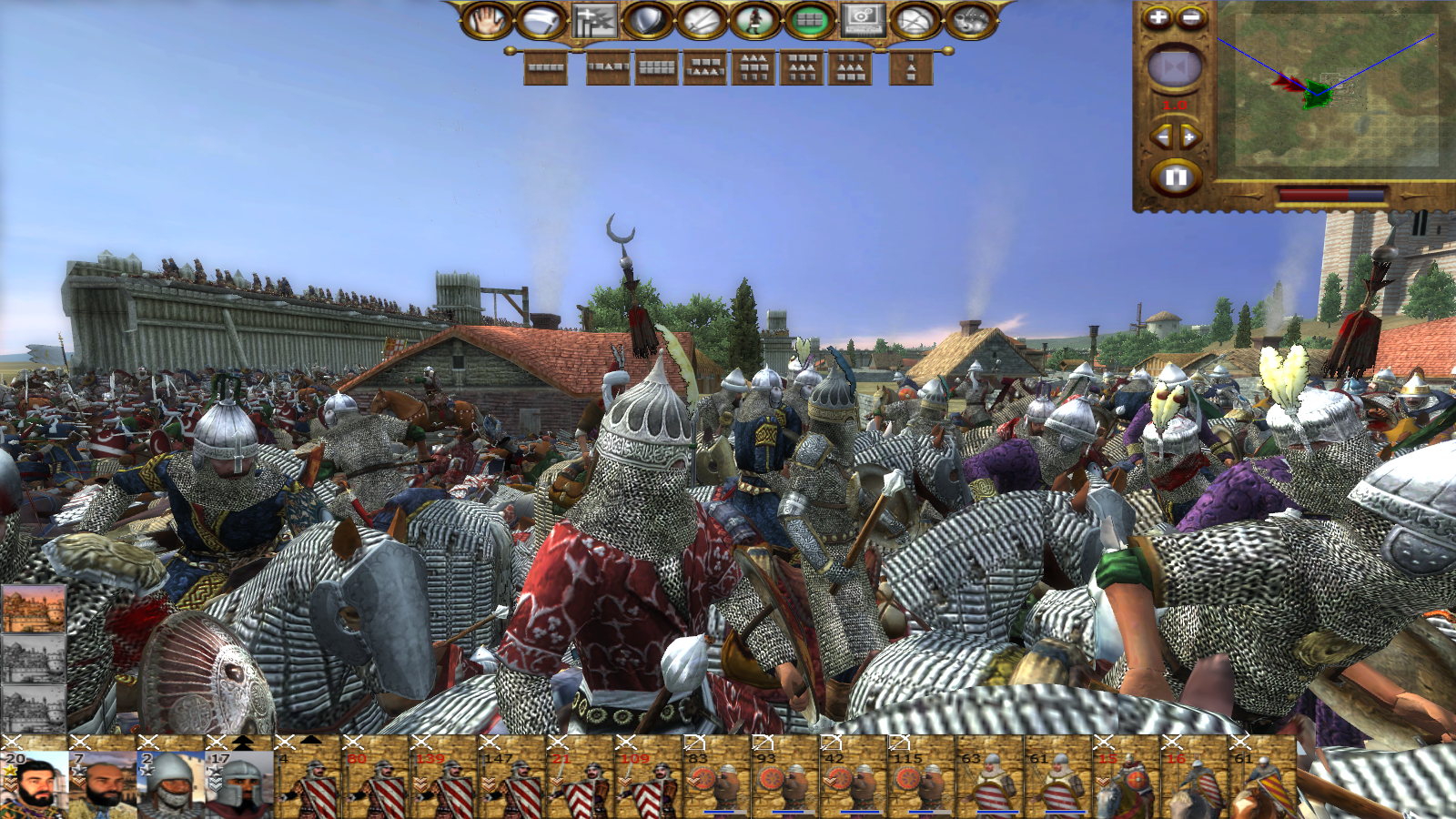Screen dimensions: 1456x819
Task: Decrease battle speed with left arrow
Action: (1160, 137)
